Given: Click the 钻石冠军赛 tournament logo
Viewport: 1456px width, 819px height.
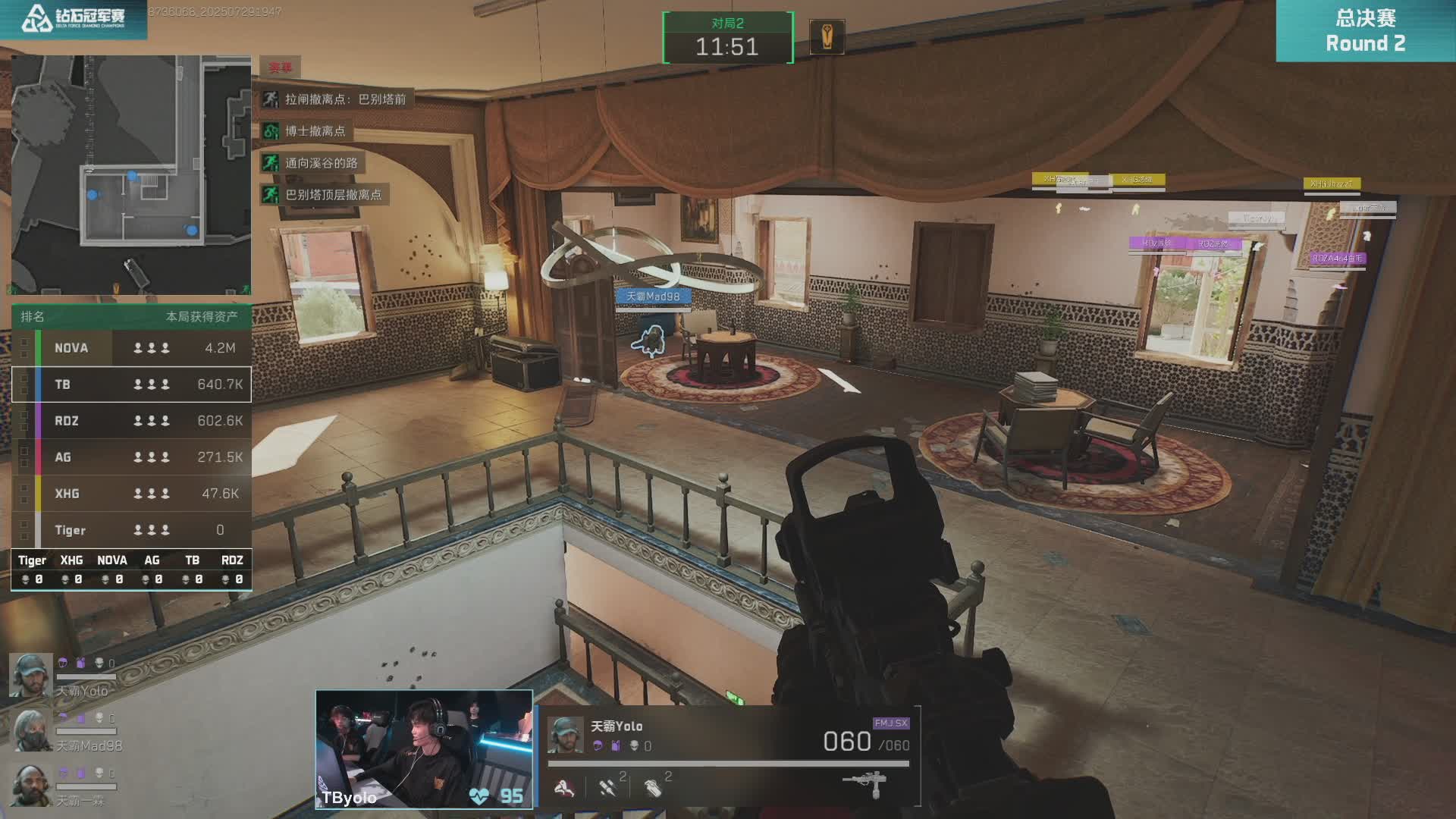Looking at the screenshot, I should 74,19.
